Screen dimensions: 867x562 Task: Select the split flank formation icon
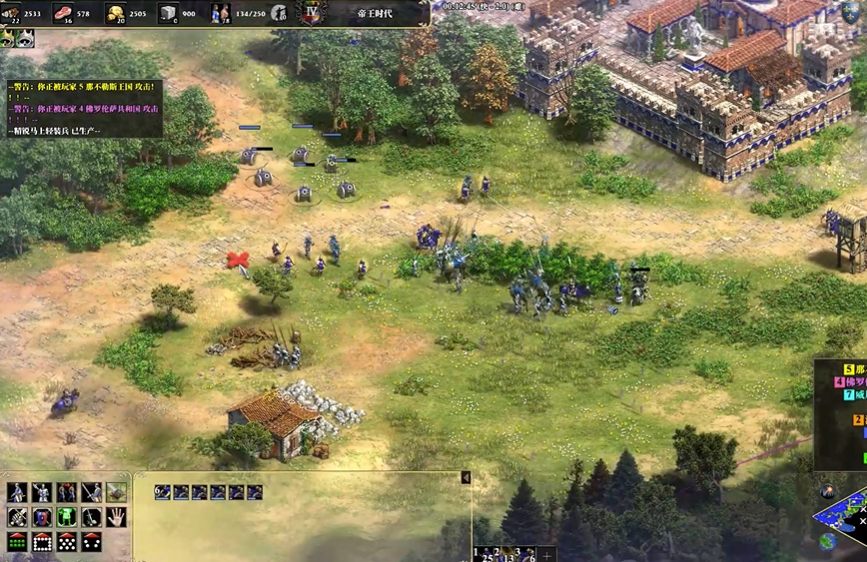pyautogui.click(x=91, y=542)
